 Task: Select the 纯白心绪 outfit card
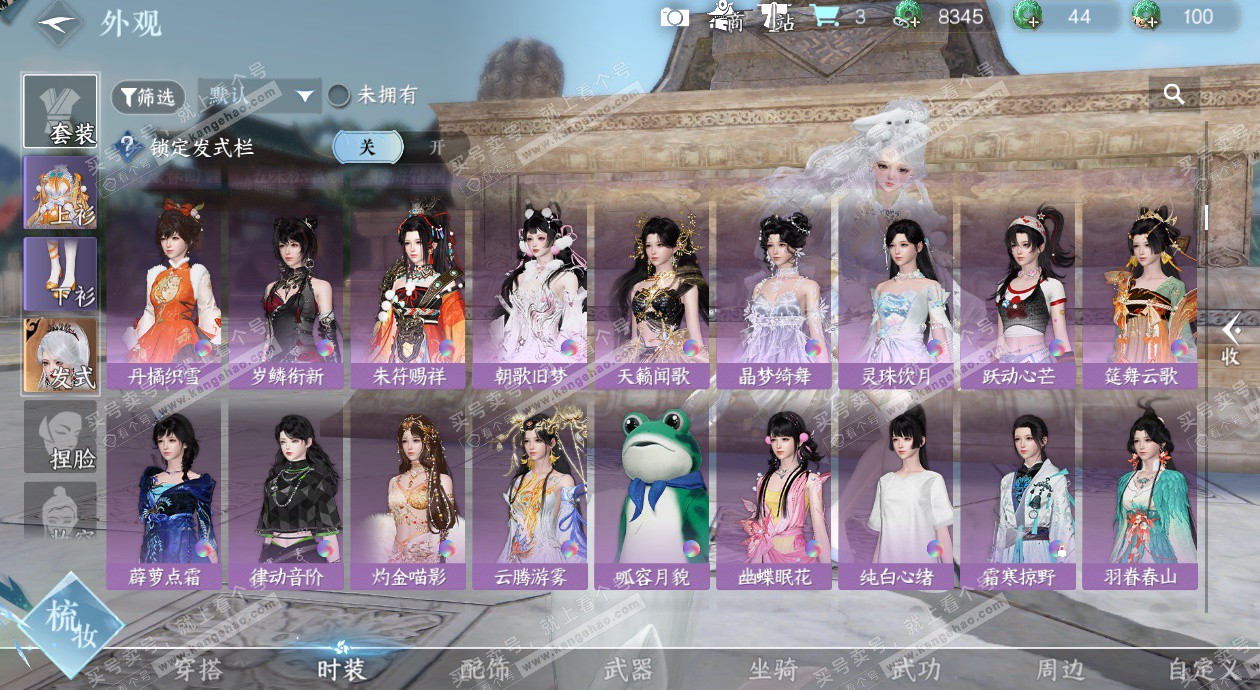point(898,495)
